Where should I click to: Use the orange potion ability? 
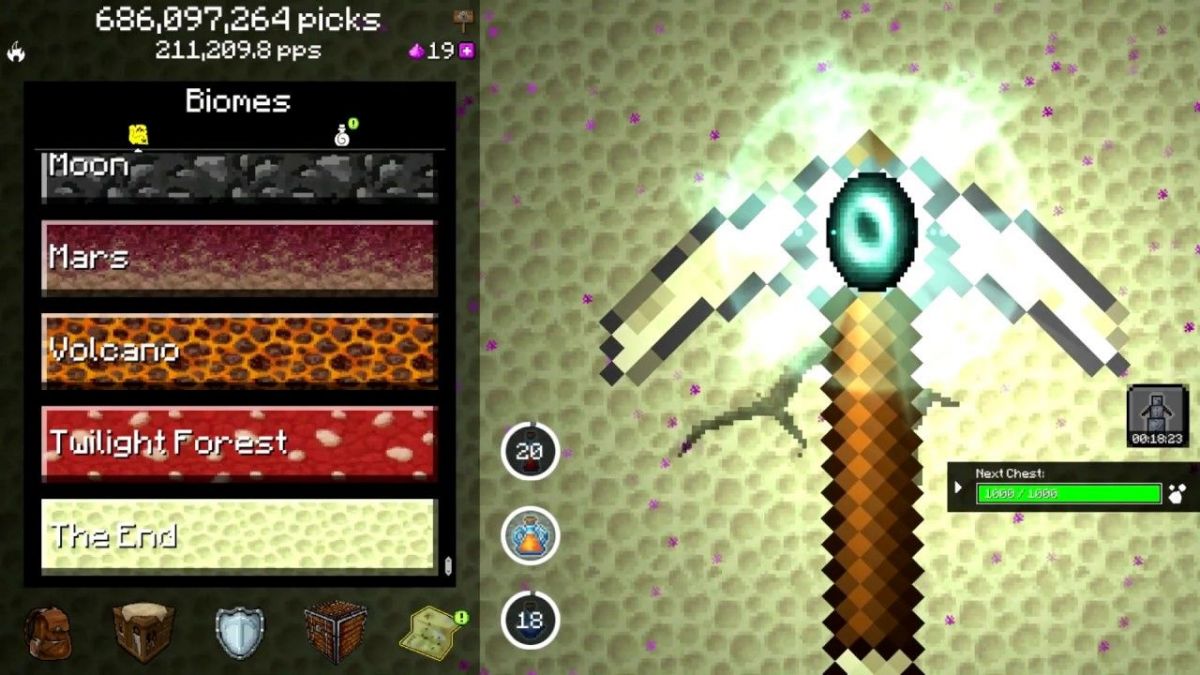point(529,535)
